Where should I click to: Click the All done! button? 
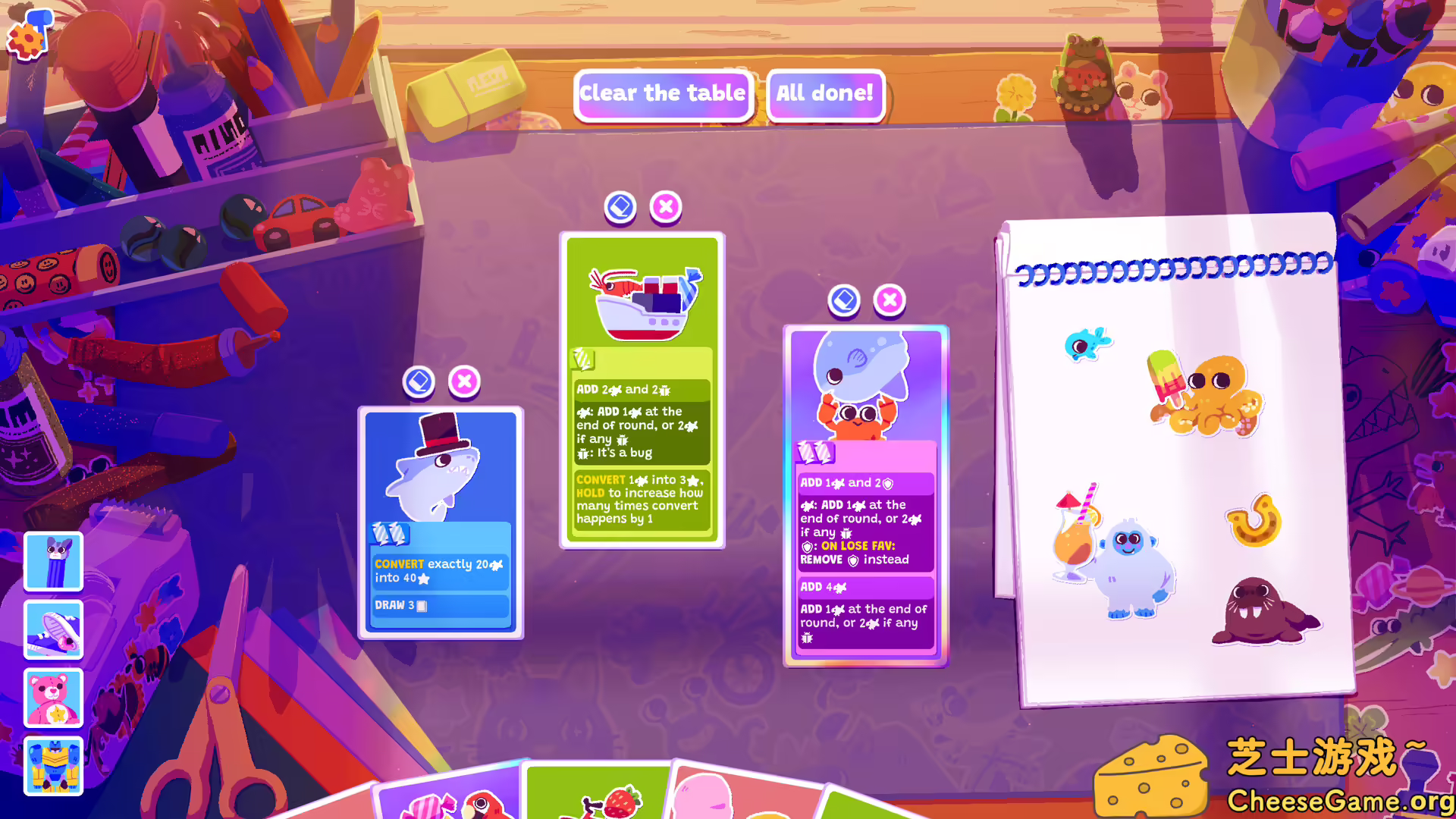pos(824,94)
